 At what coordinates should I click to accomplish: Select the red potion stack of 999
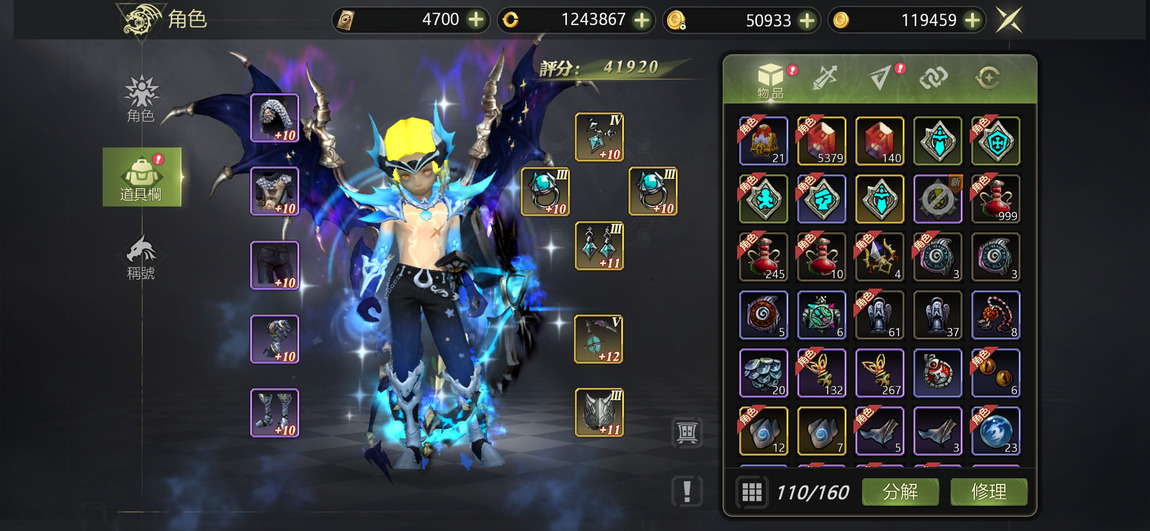click(996, 199)
